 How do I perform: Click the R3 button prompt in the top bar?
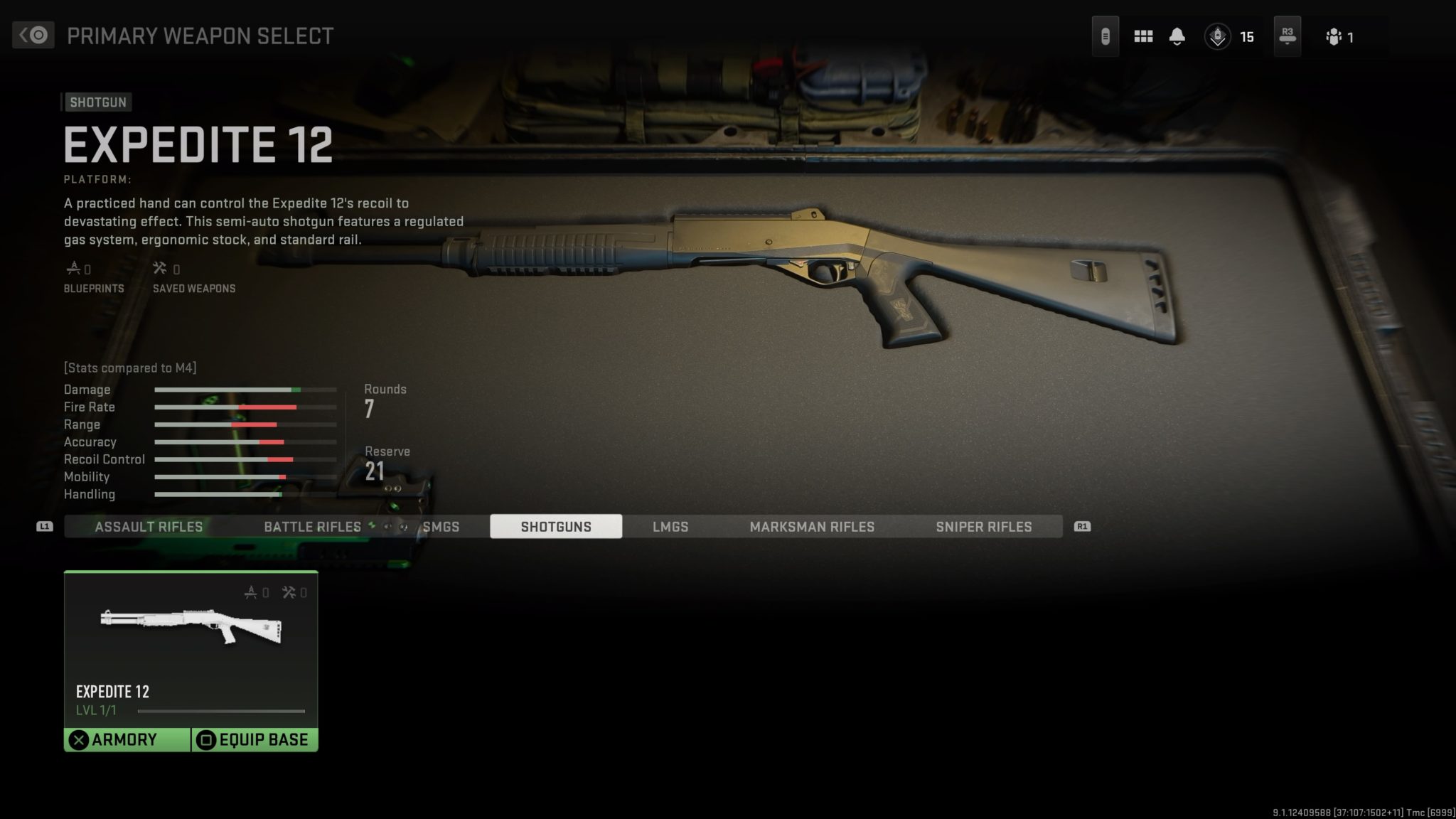[1287, 35]
